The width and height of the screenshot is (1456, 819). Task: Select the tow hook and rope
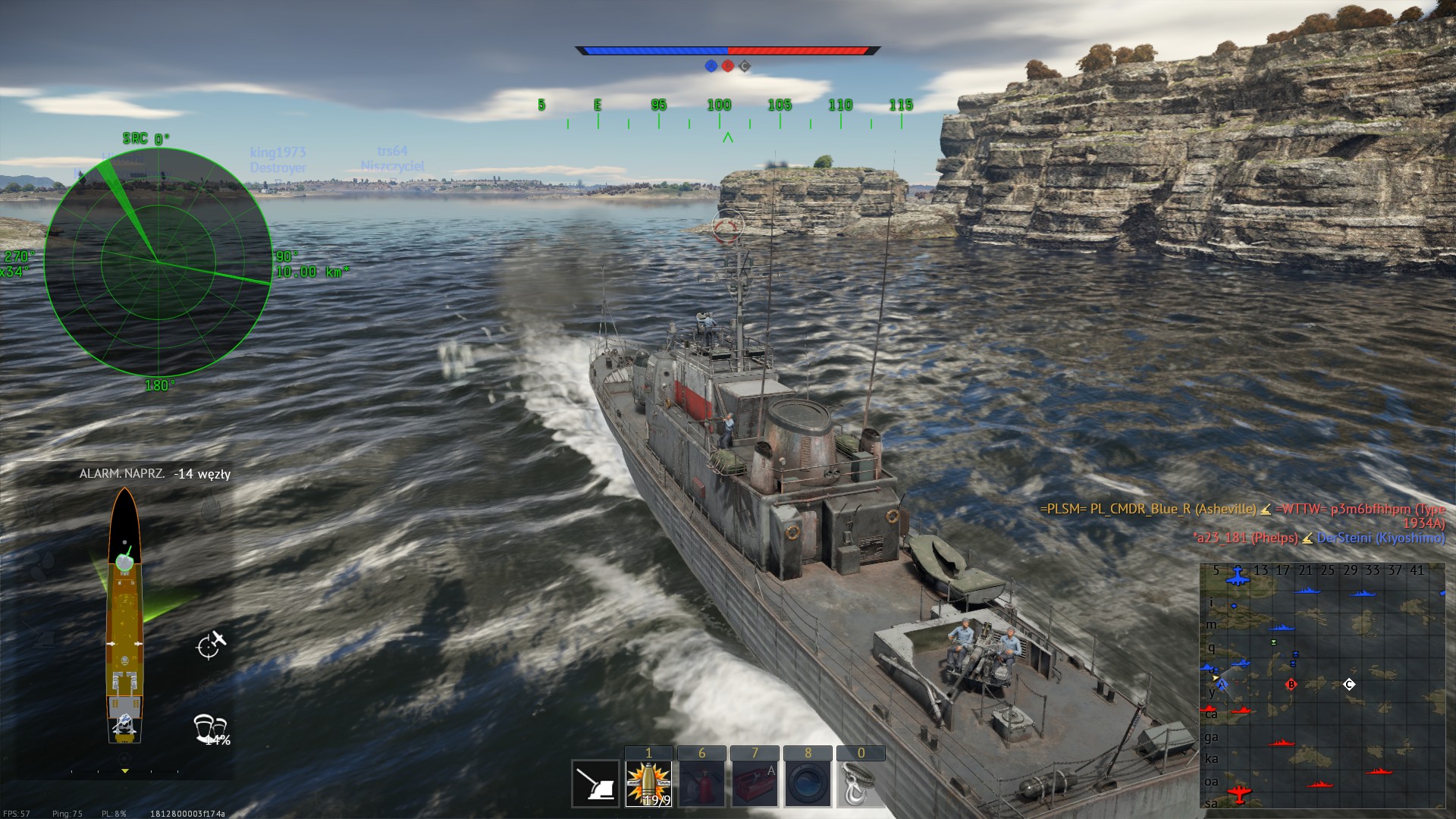(860, 784)
